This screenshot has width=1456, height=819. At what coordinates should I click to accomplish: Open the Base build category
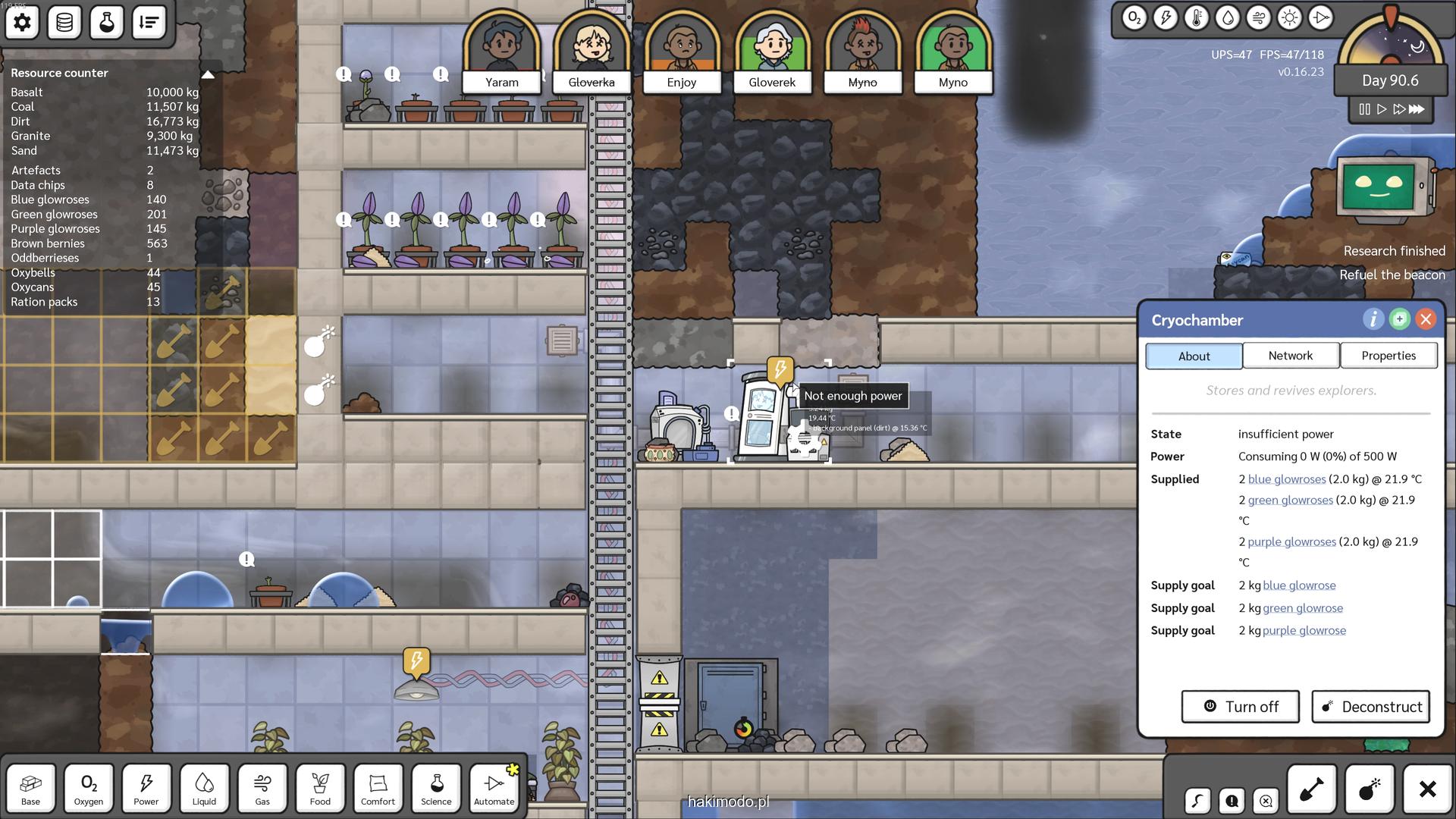pyautogui.click(x=30, y=789)
